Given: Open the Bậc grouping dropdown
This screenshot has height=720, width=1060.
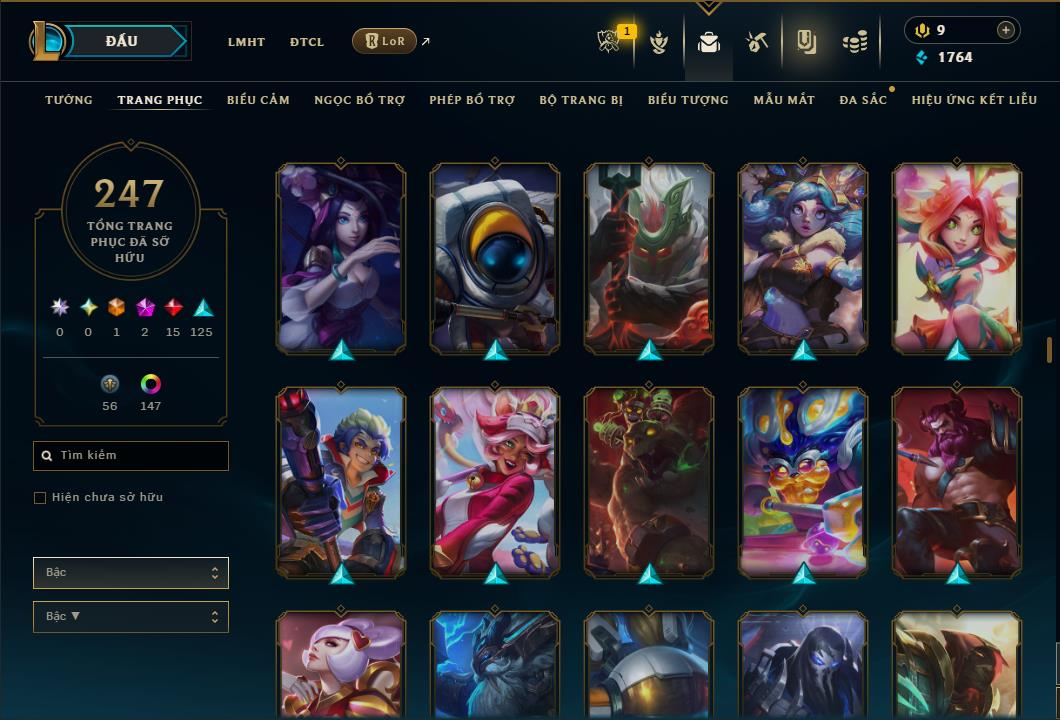Looking at the screenshot, I should click(131, 573).
